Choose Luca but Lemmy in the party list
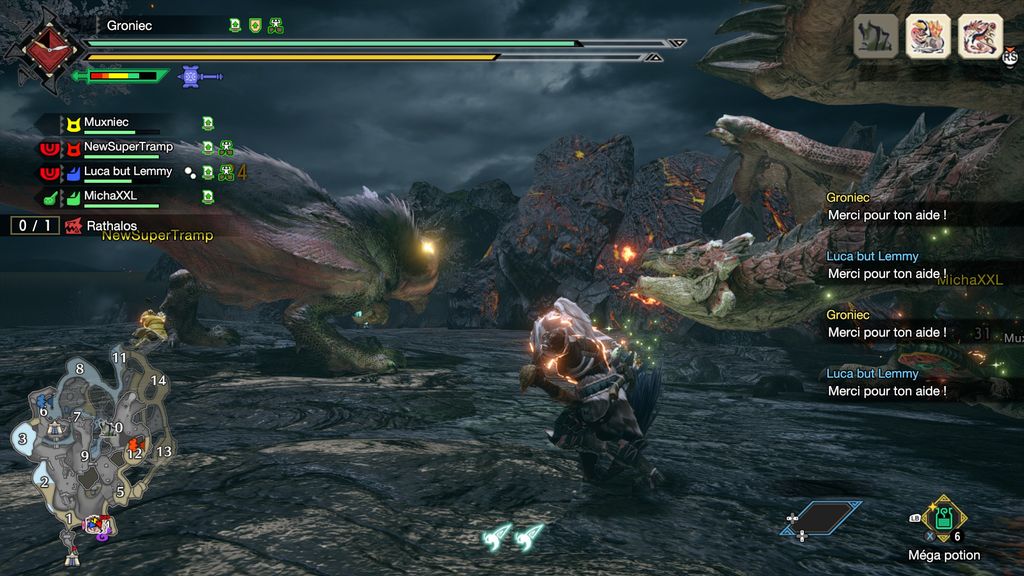The width and height of the screenshot is (1024, 576). click(x=127, y=172)
